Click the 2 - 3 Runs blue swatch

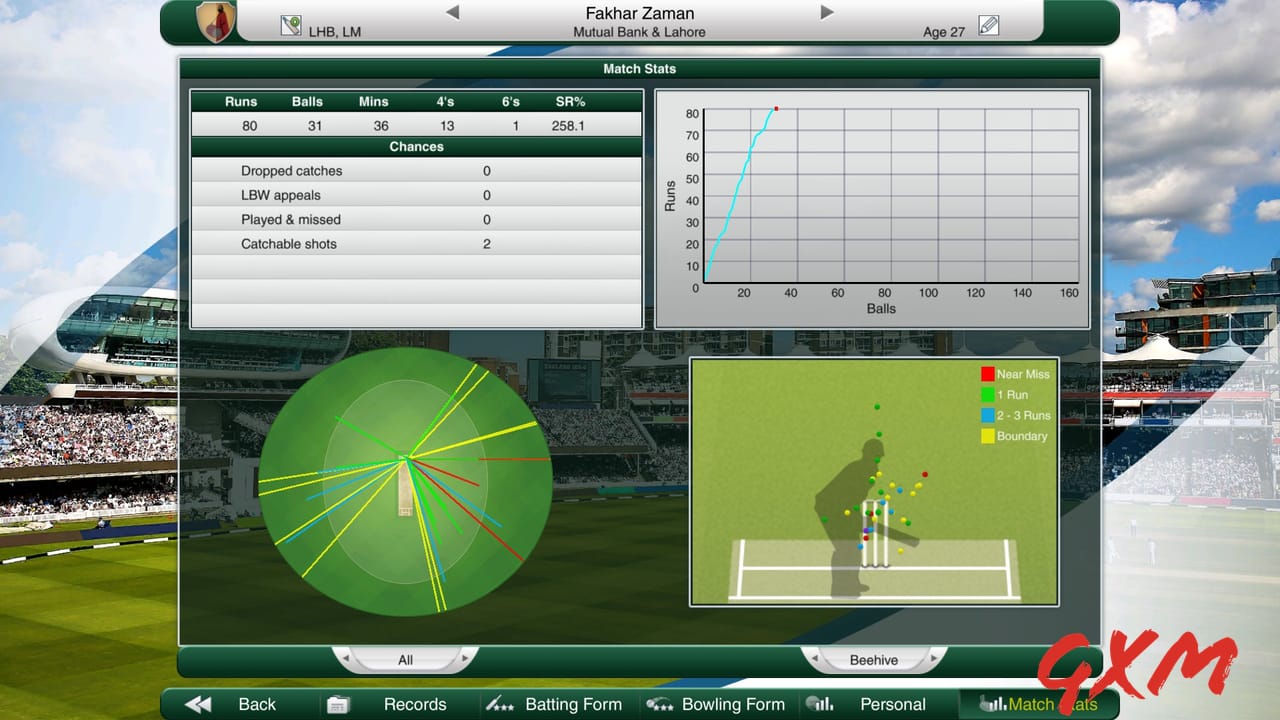tap(987, 415)
